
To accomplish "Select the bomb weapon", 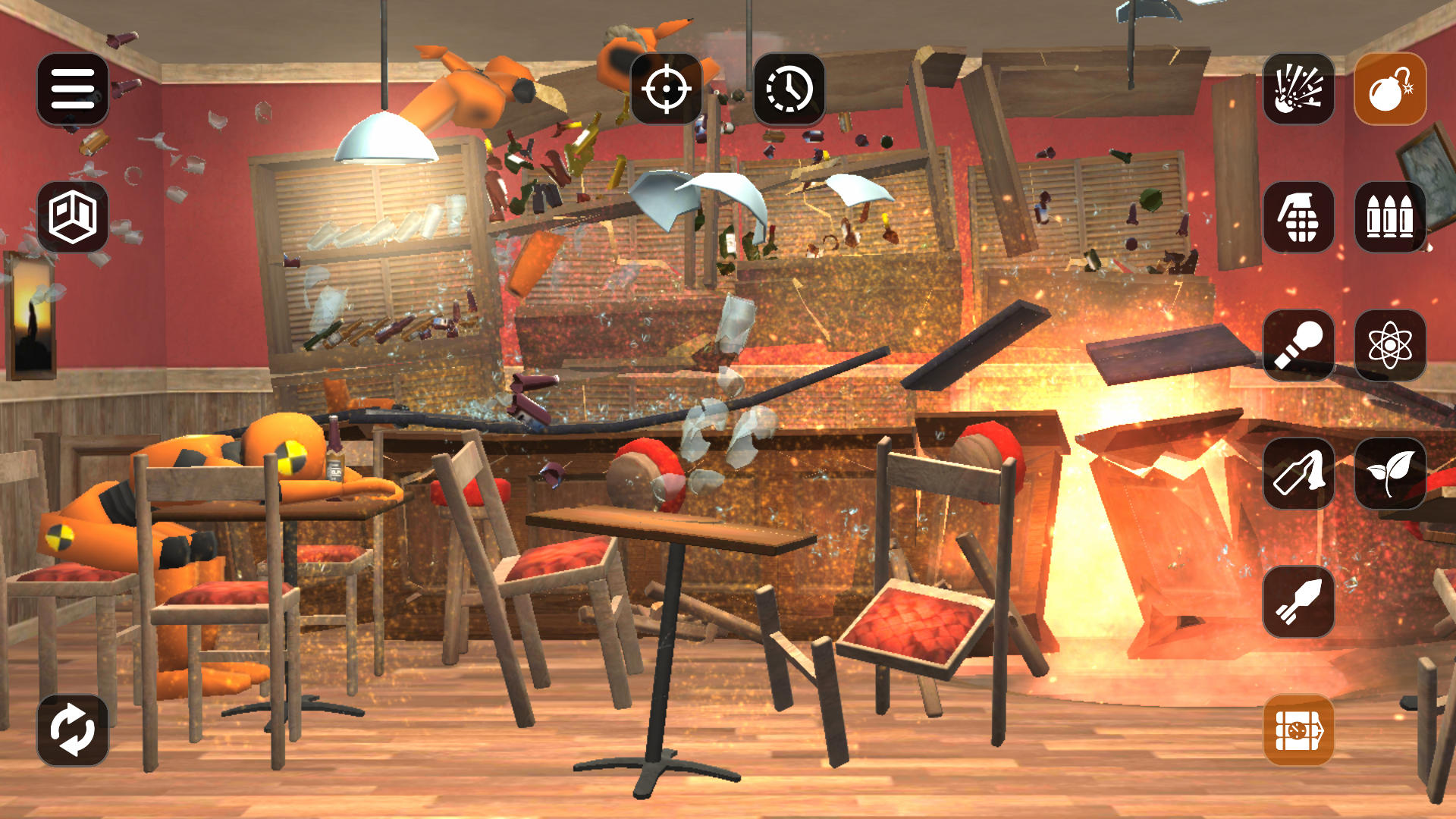I will [1390, 90].
